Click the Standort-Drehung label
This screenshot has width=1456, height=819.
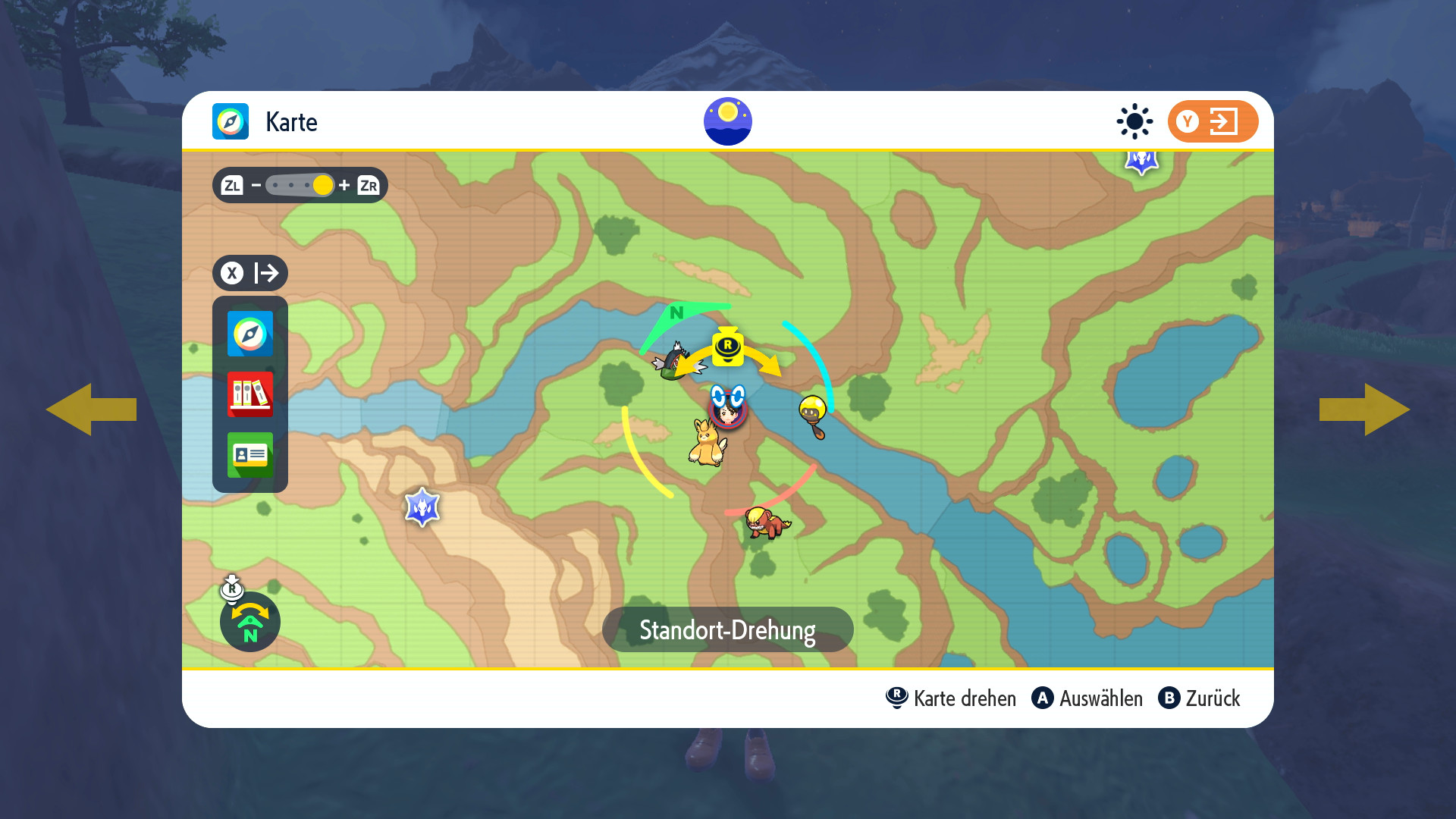(727, 629)
